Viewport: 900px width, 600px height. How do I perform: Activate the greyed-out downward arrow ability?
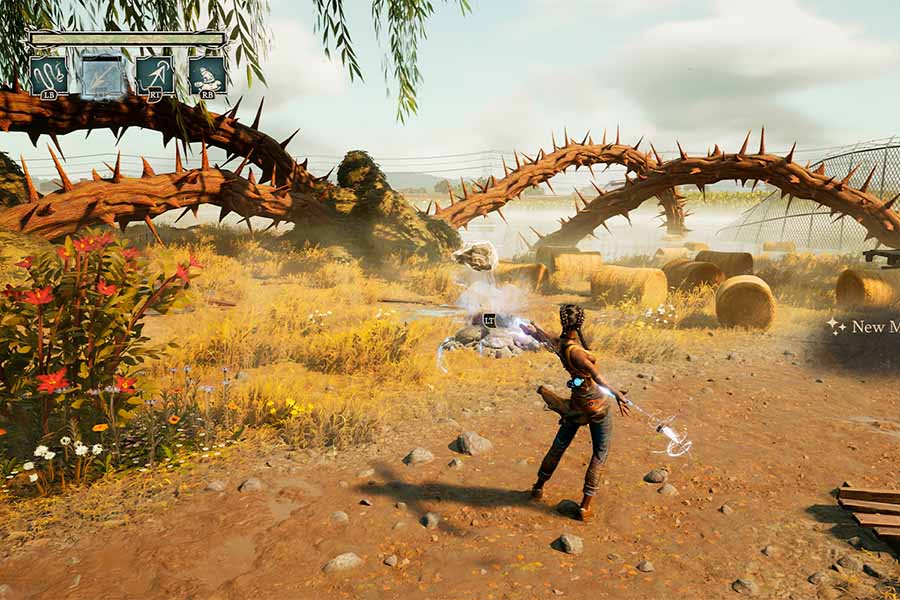(101, 76)
